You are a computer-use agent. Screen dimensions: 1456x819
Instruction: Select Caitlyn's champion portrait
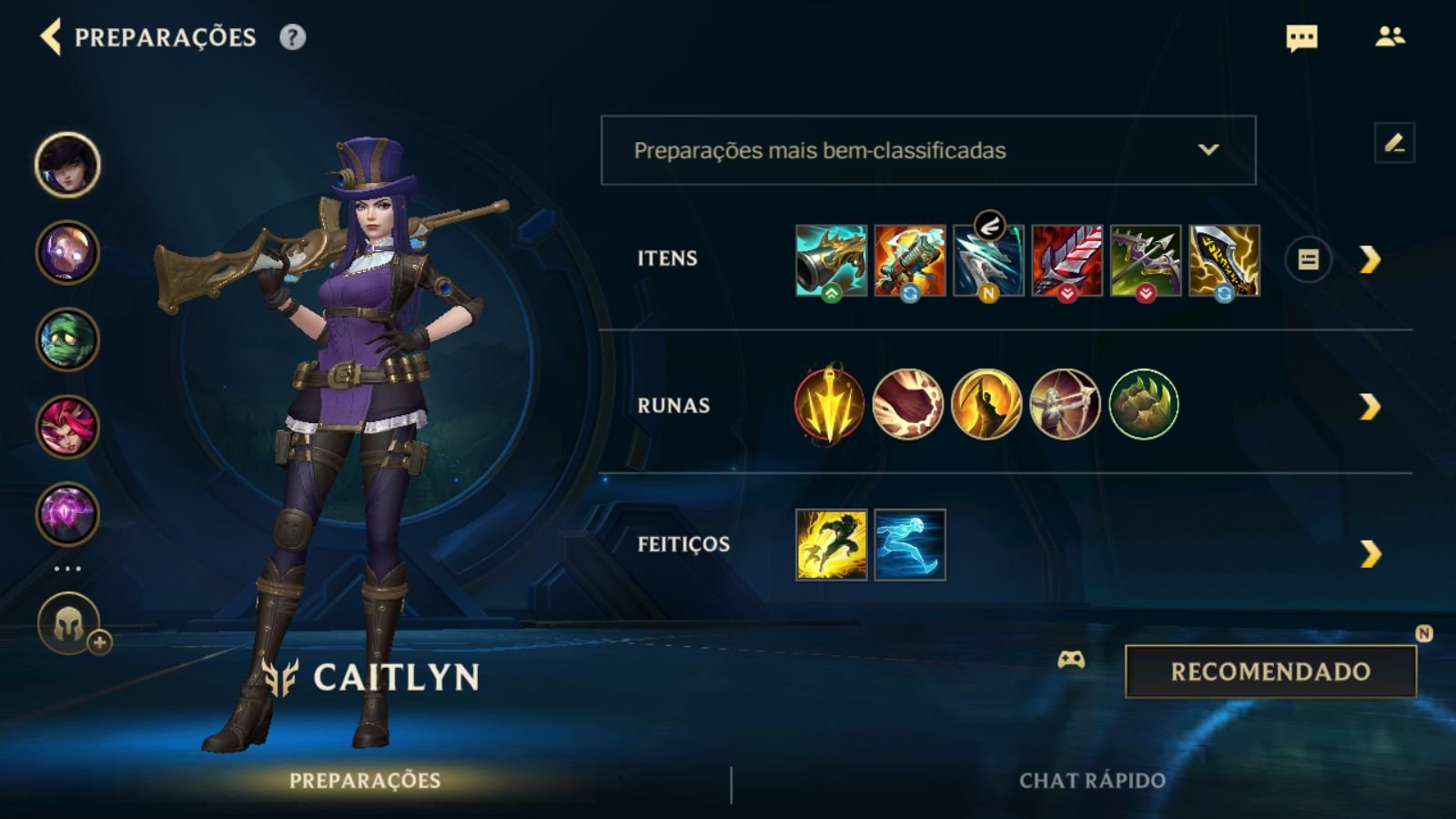click(67, 165)
